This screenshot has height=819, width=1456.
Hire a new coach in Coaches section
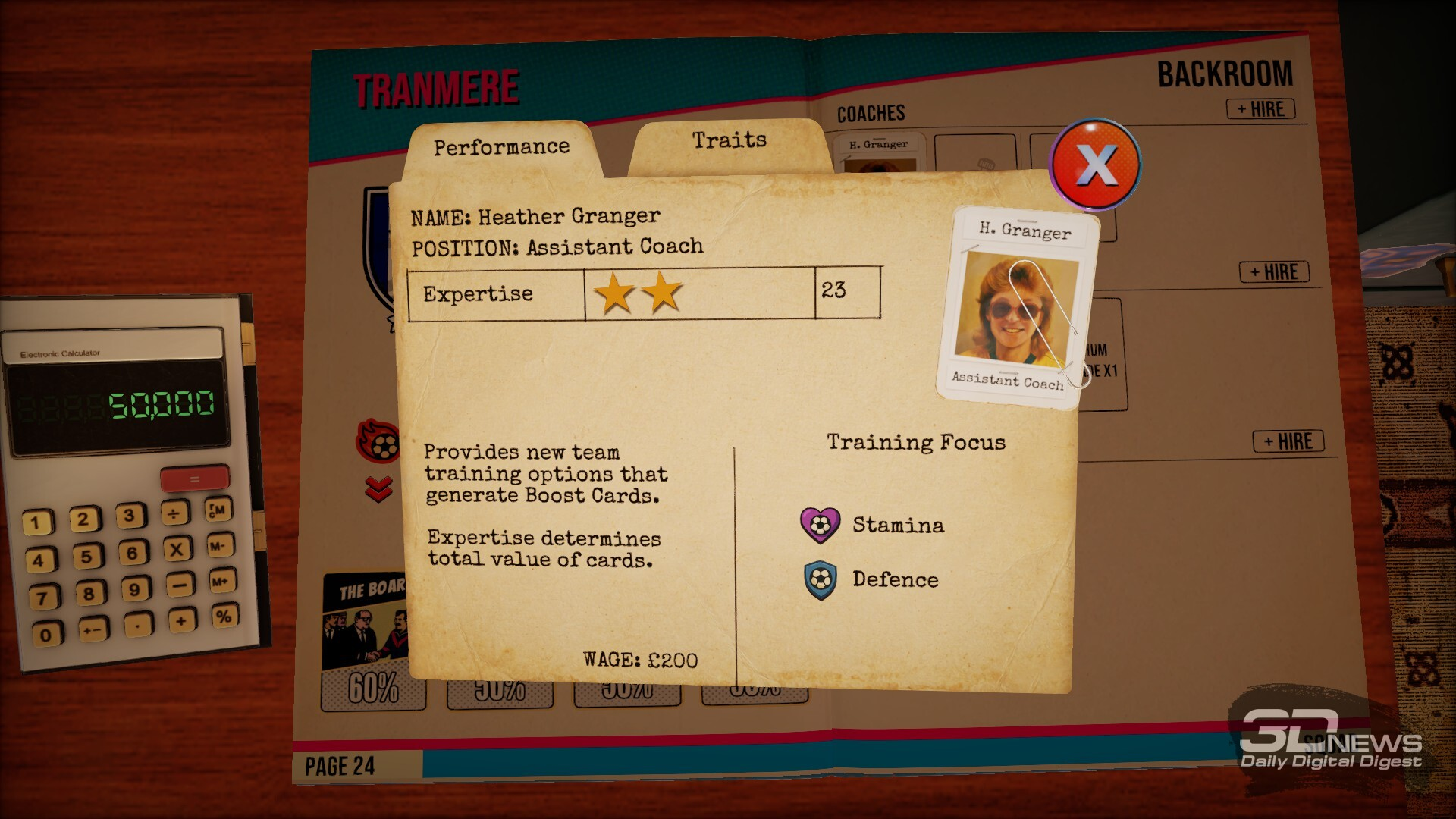click(x=1260, y=109)
